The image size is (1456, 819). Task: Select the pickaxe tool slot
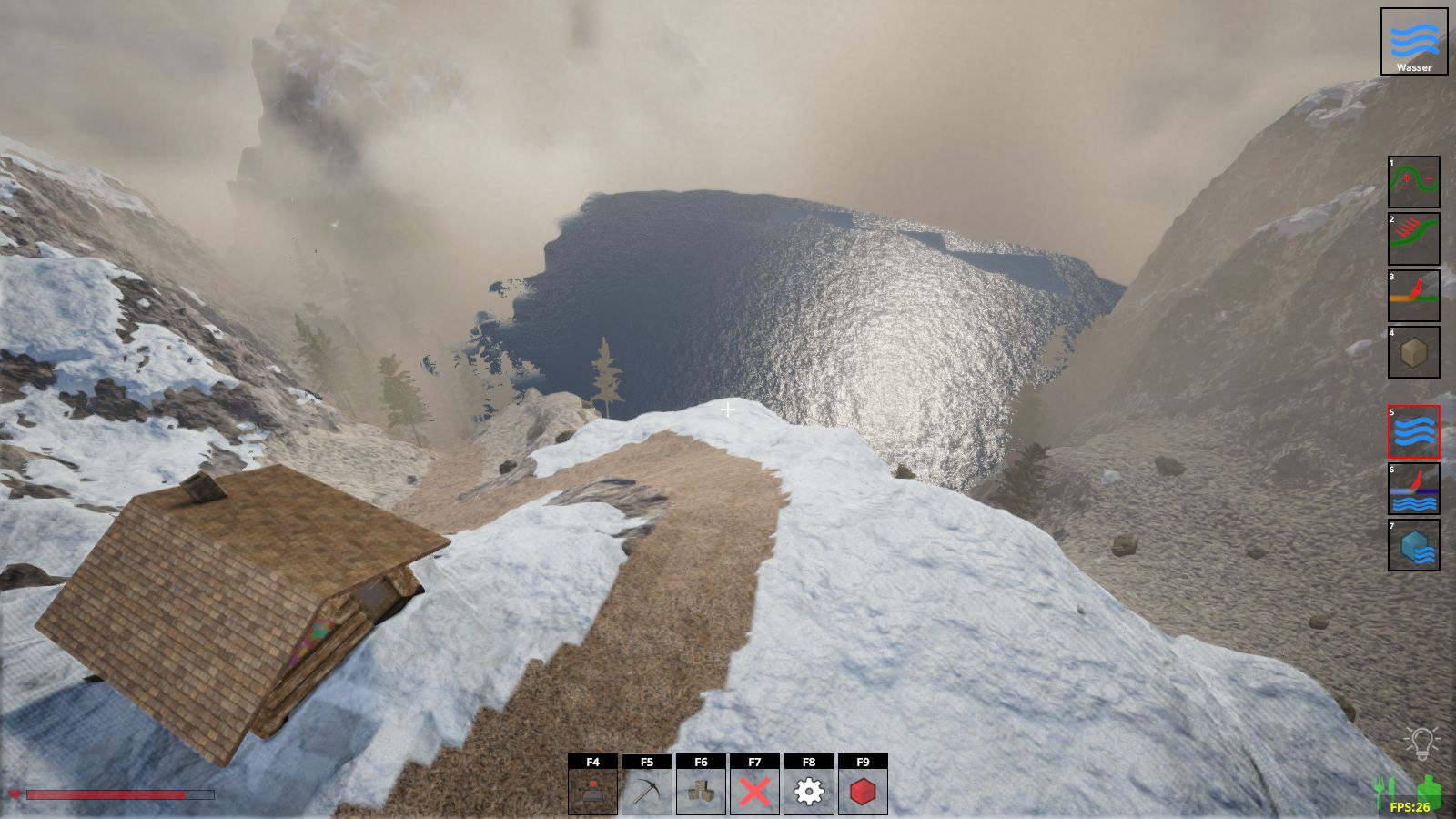pos(646,792)
